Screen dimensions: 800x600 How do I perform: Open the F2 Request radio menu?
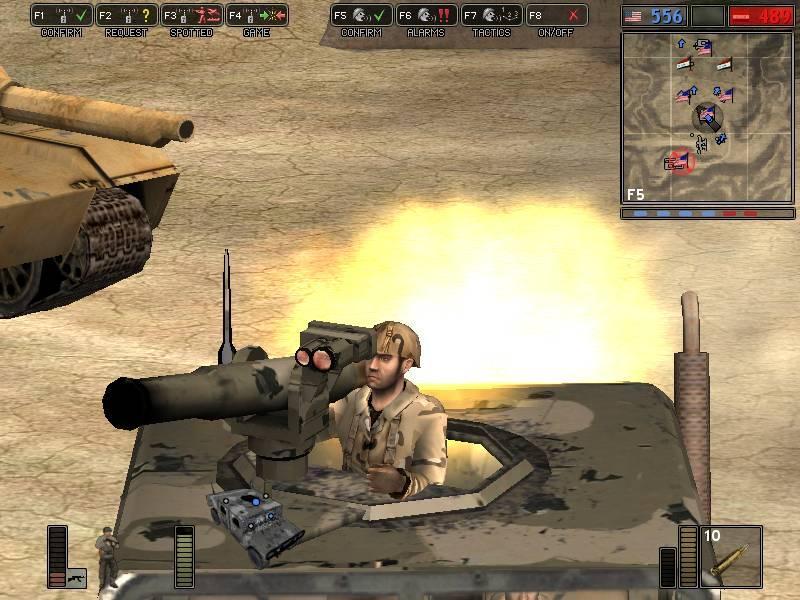pyautogui.click(x=126, y=16)
